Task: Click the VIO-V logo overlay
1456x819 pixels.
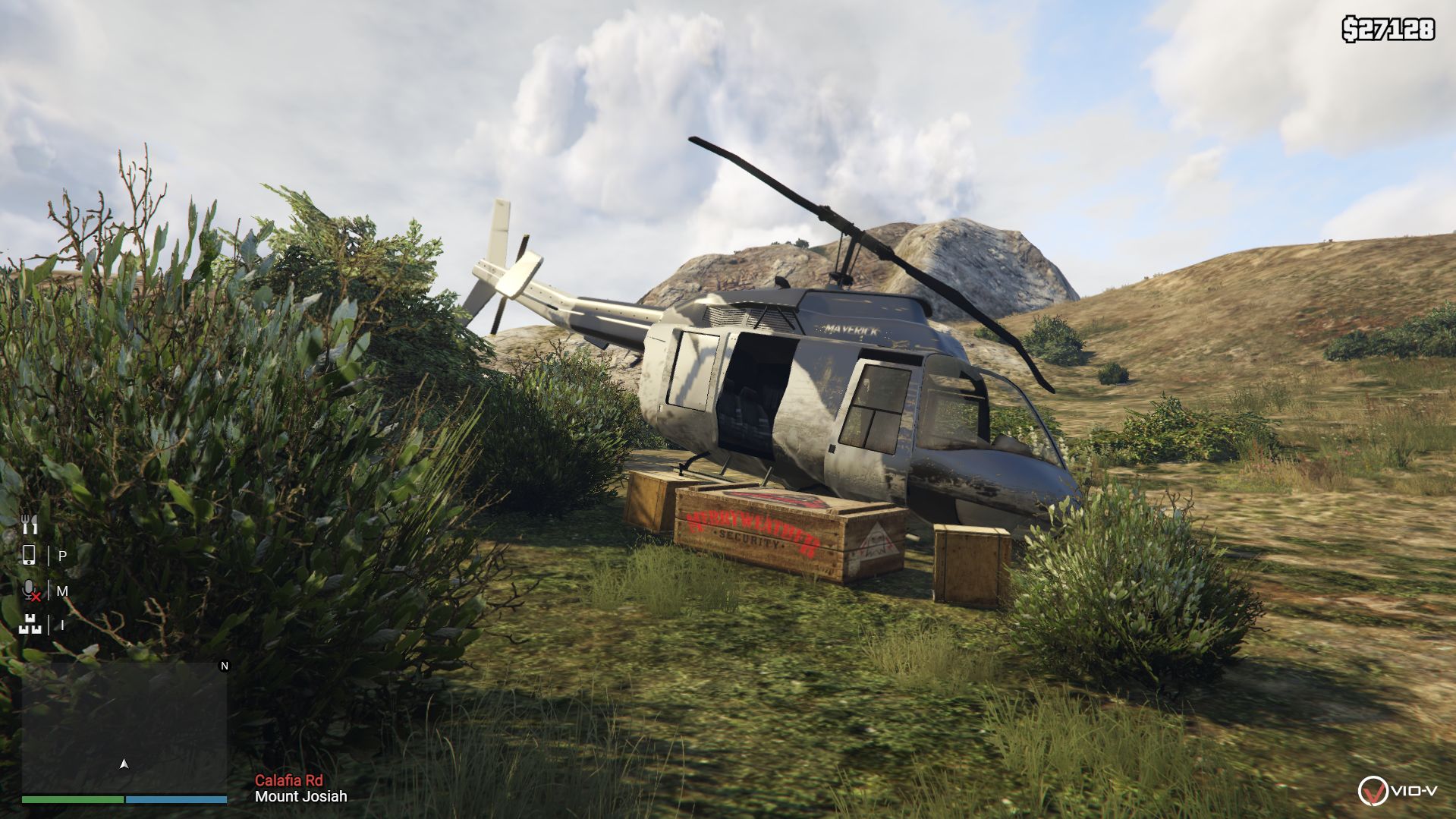Action: 1396,791
